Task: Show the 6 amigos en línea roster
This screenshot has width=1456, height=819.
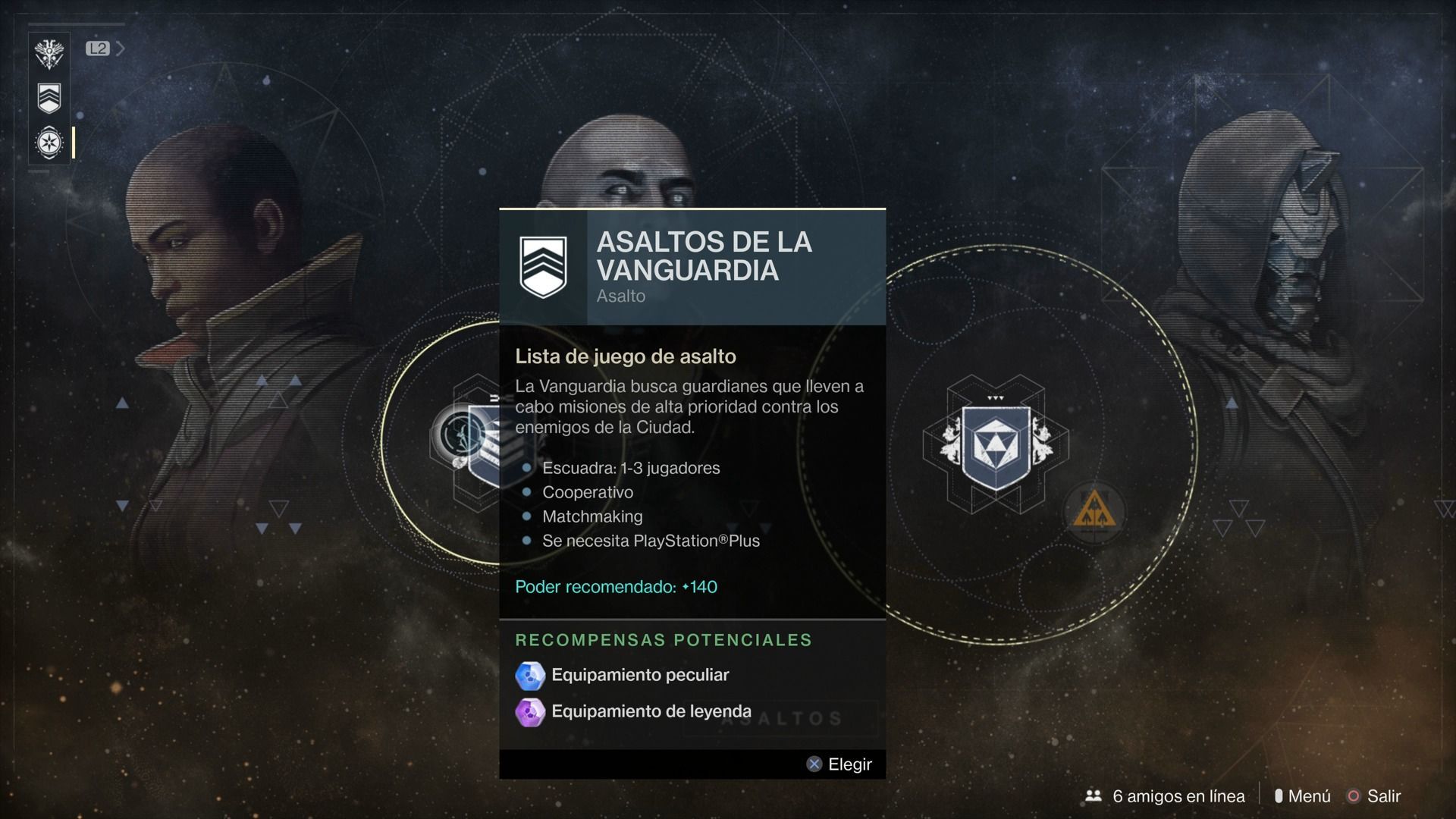Action: coord(1166,796)
